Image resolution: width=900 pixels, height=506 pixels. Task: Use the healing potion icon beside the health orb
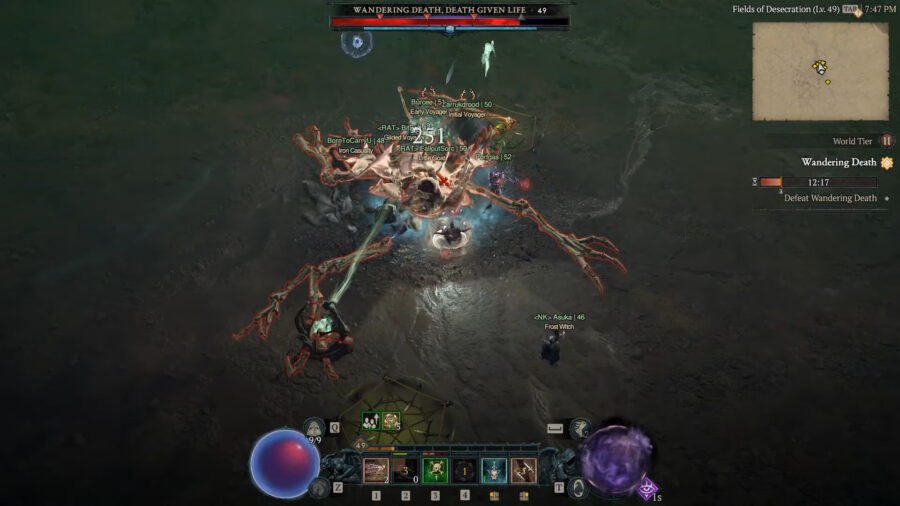[315, 428]
